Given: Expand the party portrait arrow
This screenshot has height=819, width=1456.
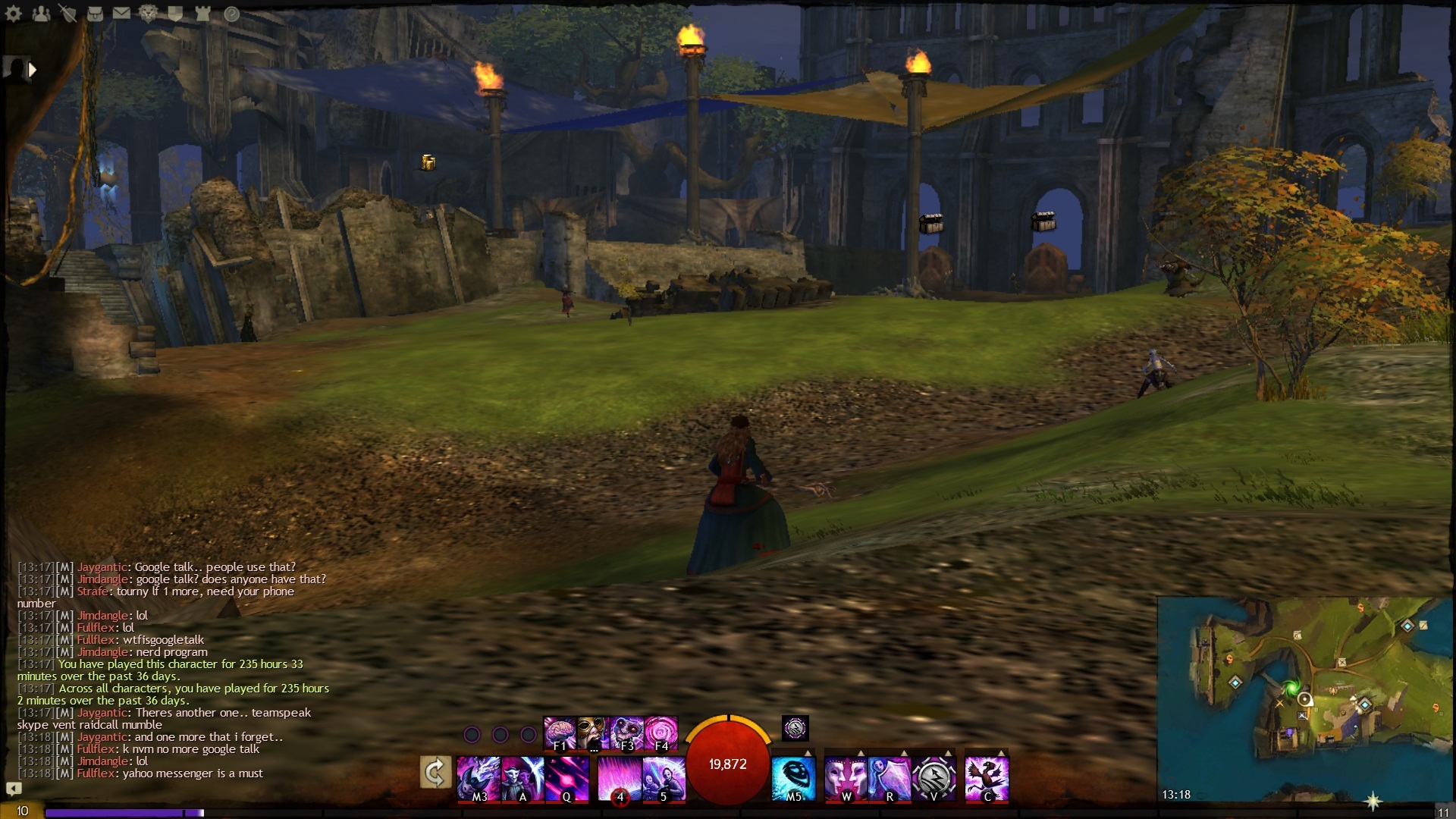Looking at the screenshot, I should [32, 70].
